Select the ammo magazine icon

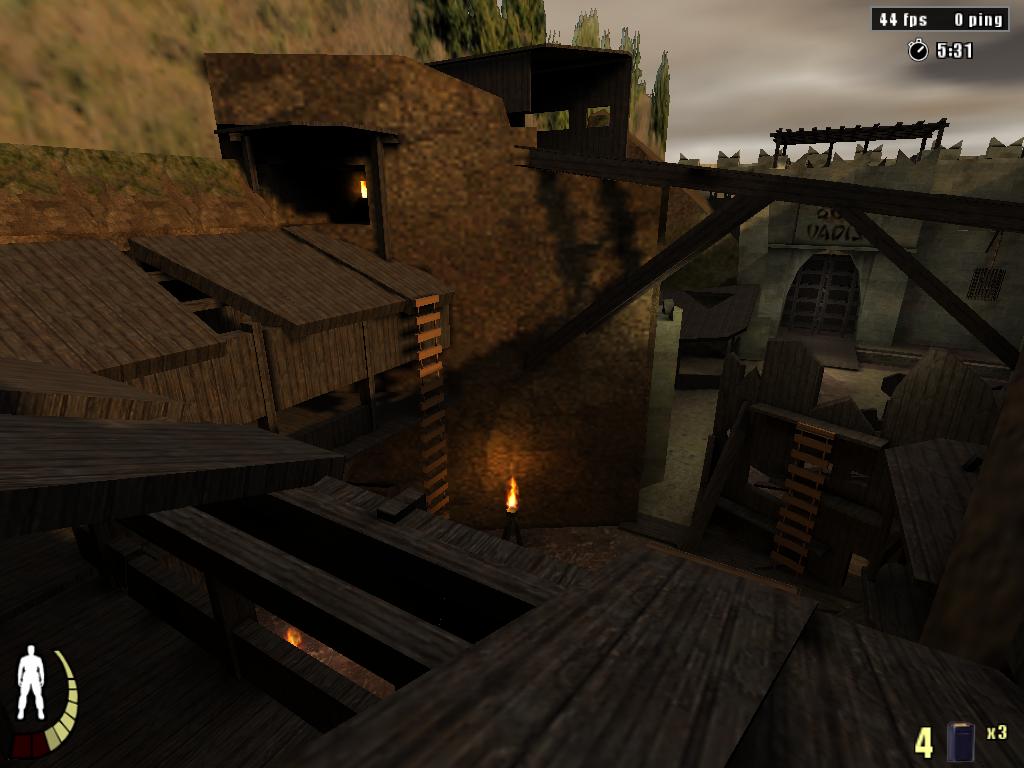(961, 741)
